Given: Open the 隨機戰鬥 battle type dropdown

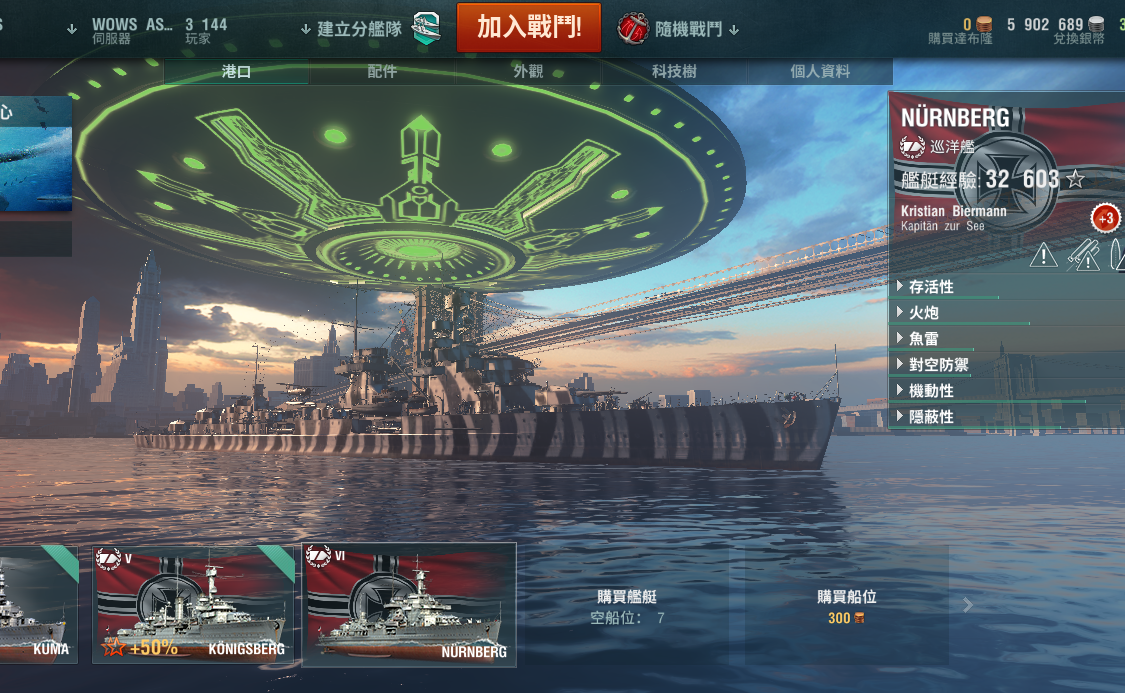Looking at the screenshot, I should 679,28.
